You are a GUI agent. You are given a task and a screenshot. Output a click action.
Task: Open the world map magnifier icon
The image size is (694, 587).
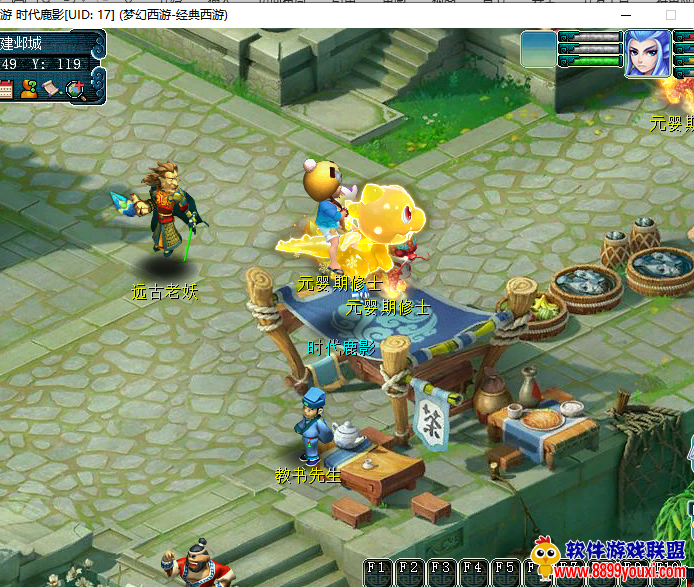point(76,90)
